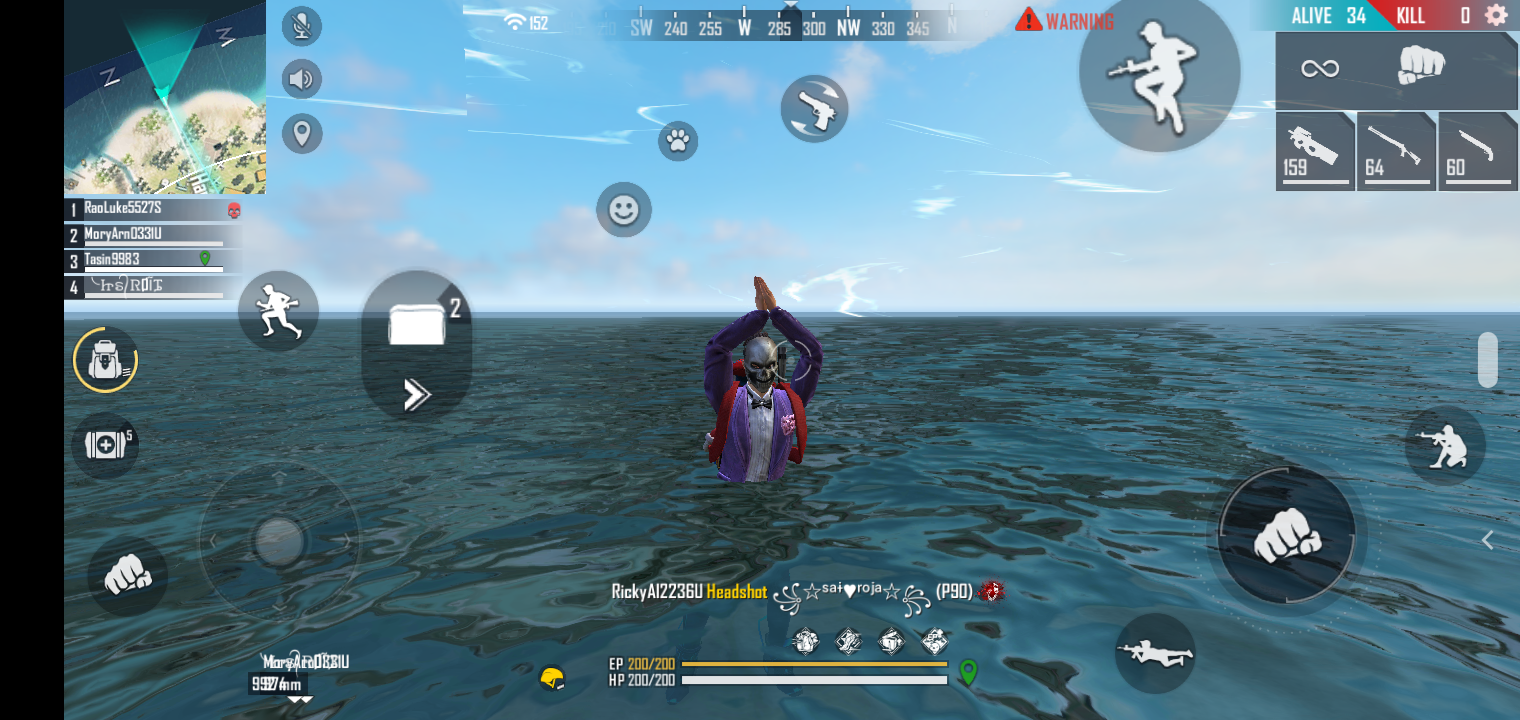The image size is (1520, 720).
Task: Select the rifle slot with 64 ammo
Action: 1395,152
